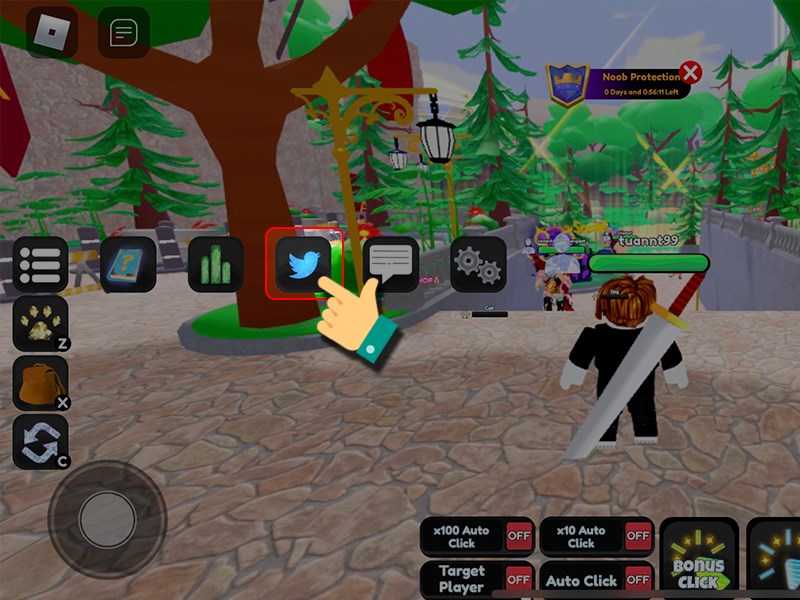This screenshot has height=600, width=800.
Task: Toggle the plain Auto Click option
Action: coord(637,579)
